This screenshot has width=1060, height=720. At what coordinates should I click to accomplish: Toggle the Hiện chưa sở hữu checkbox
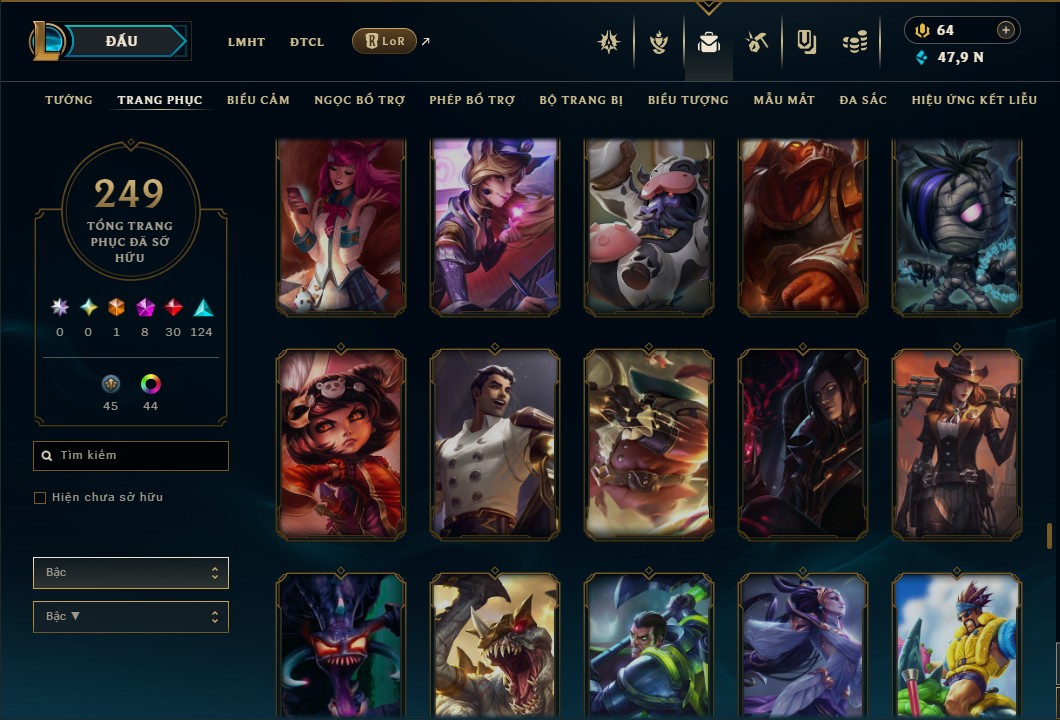point(40,498)
